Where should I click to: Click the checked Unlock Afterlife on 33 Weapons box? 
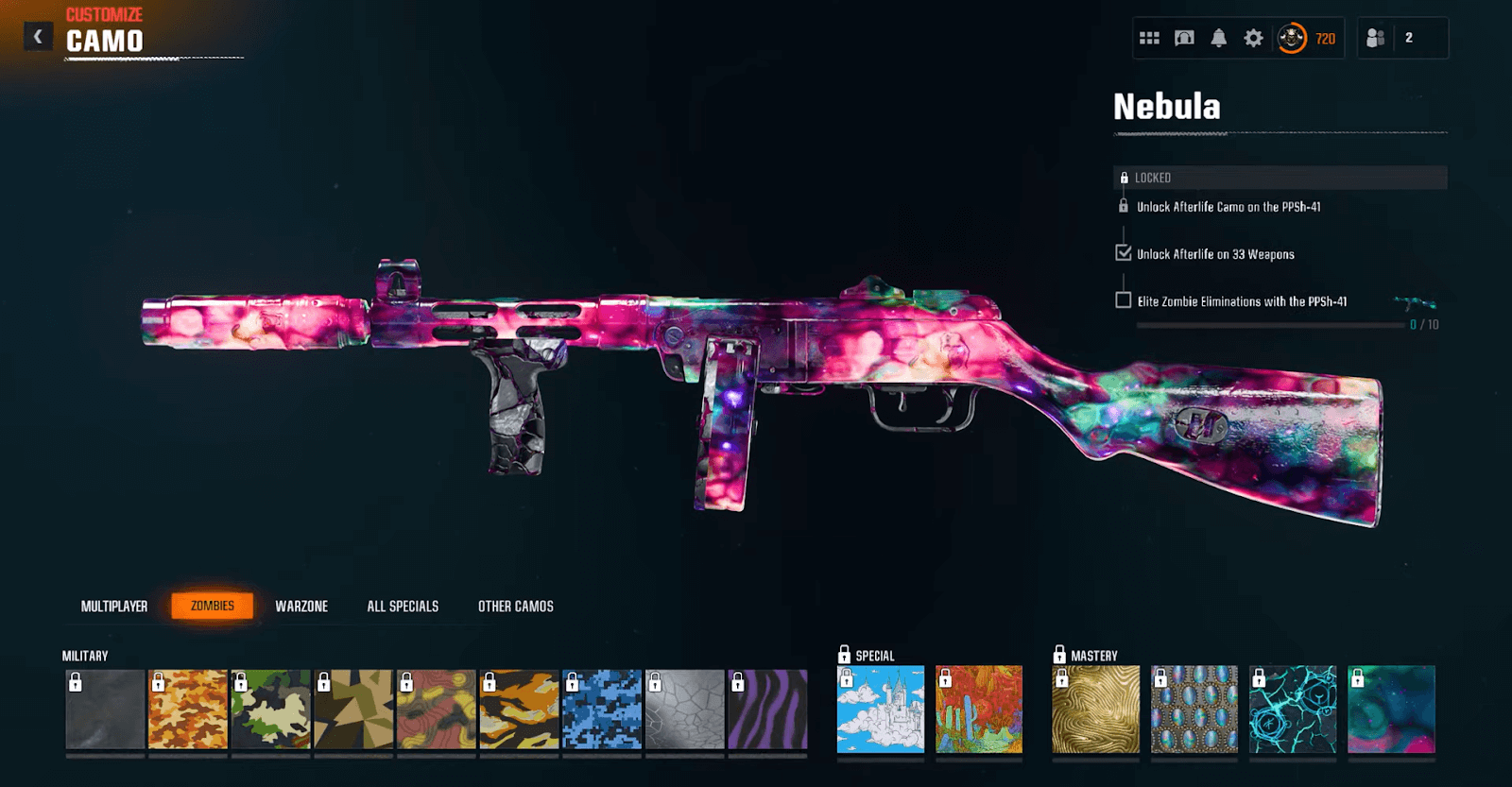pos(1123,253)
